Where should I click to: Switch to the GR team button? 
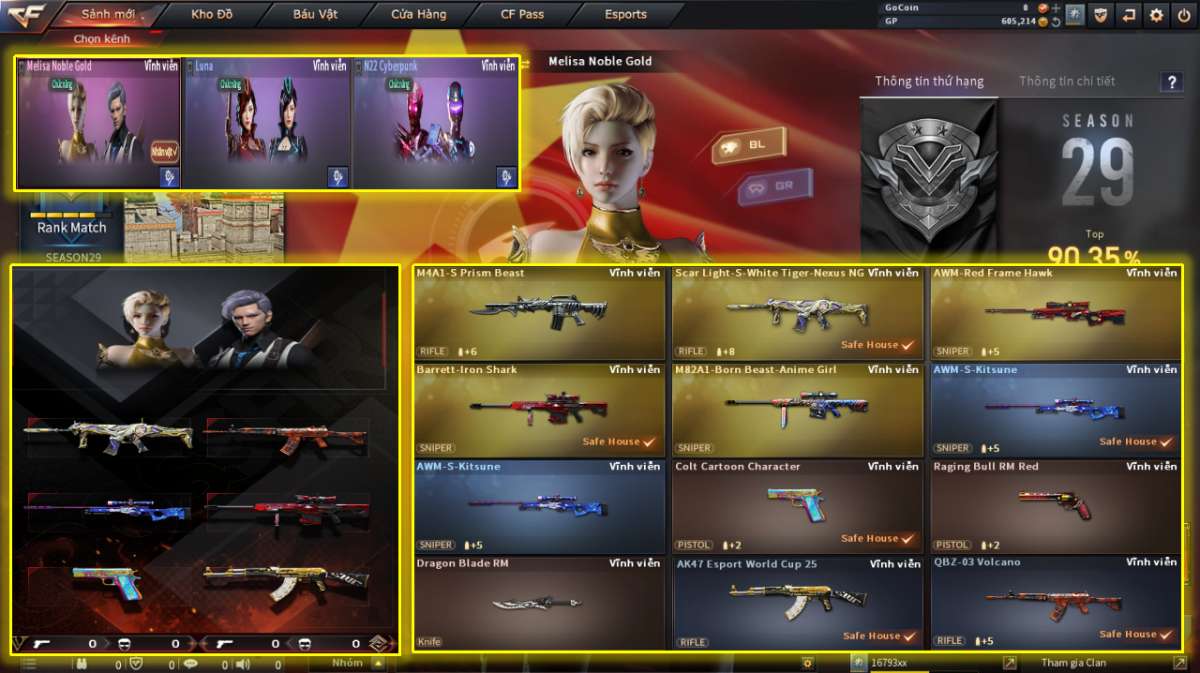[775, 186]
